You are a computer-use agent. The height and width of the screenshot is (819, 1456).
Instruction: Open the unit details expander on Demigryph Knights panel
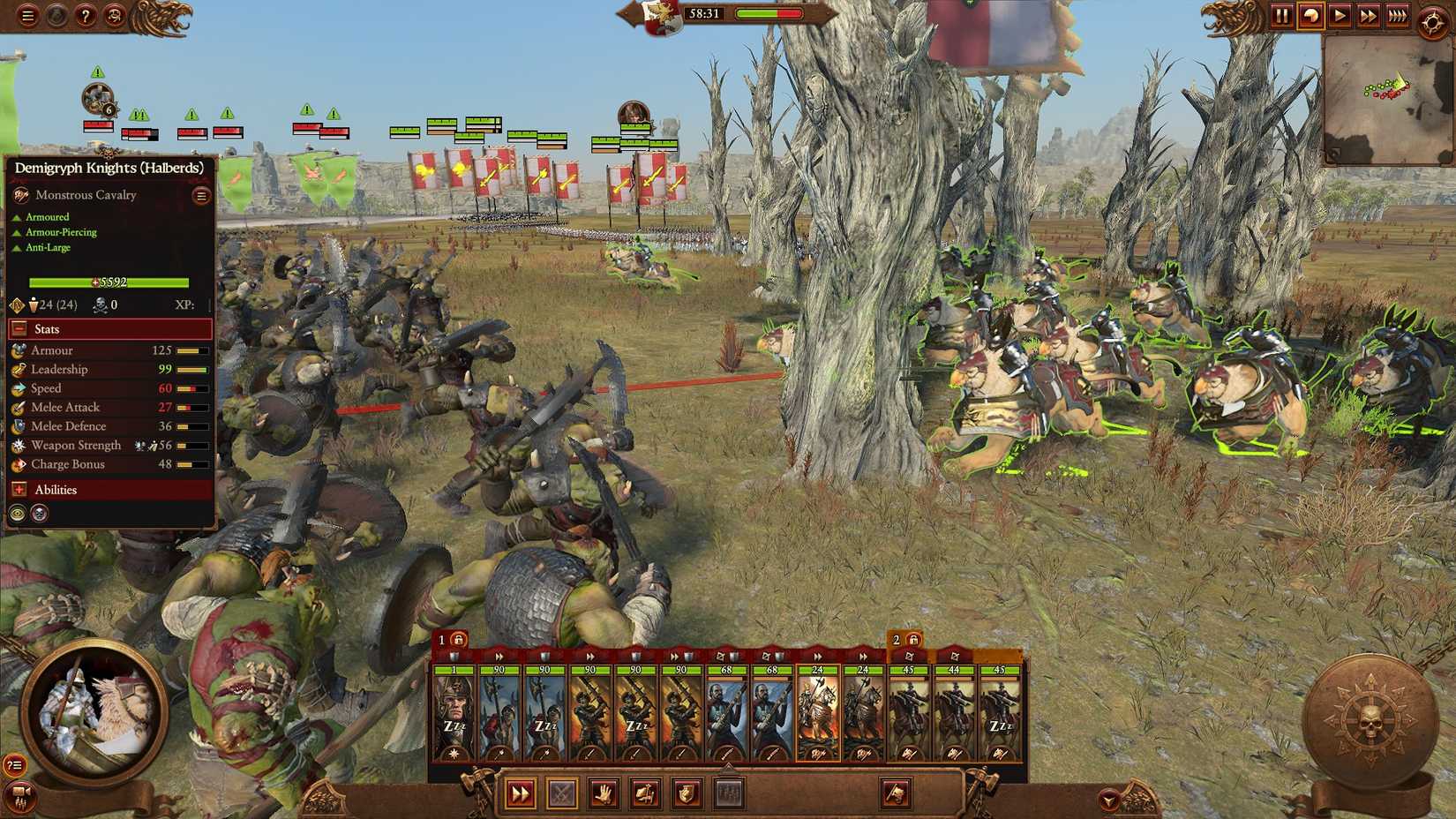[x=200, y=194]
